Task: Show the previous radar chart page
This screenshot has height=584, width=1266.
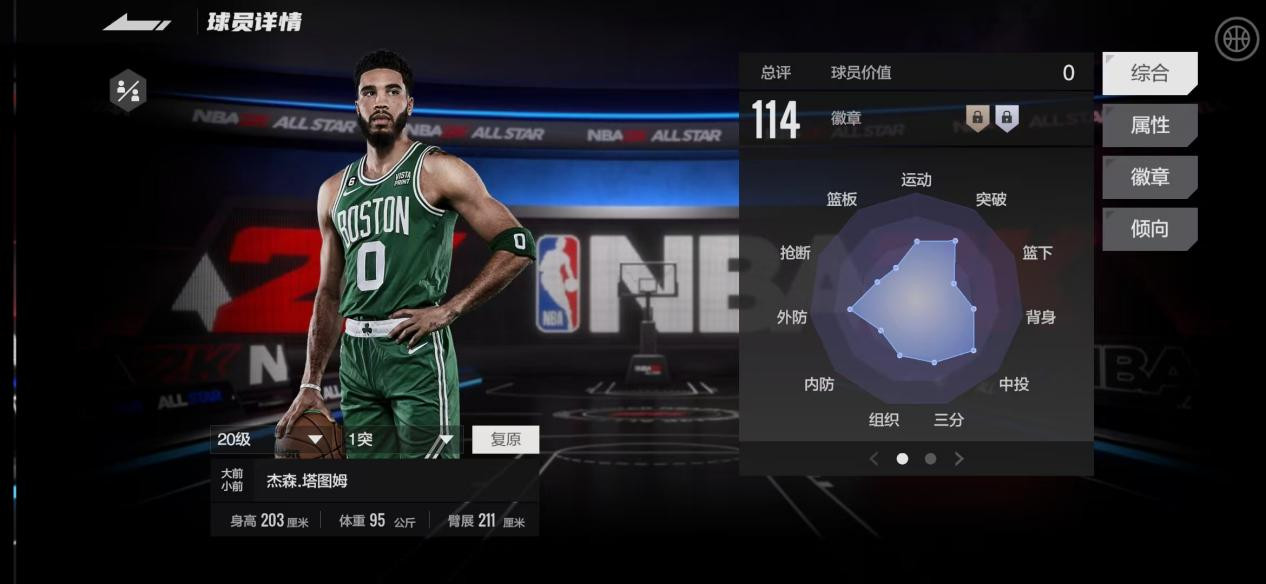Action: 874,459
